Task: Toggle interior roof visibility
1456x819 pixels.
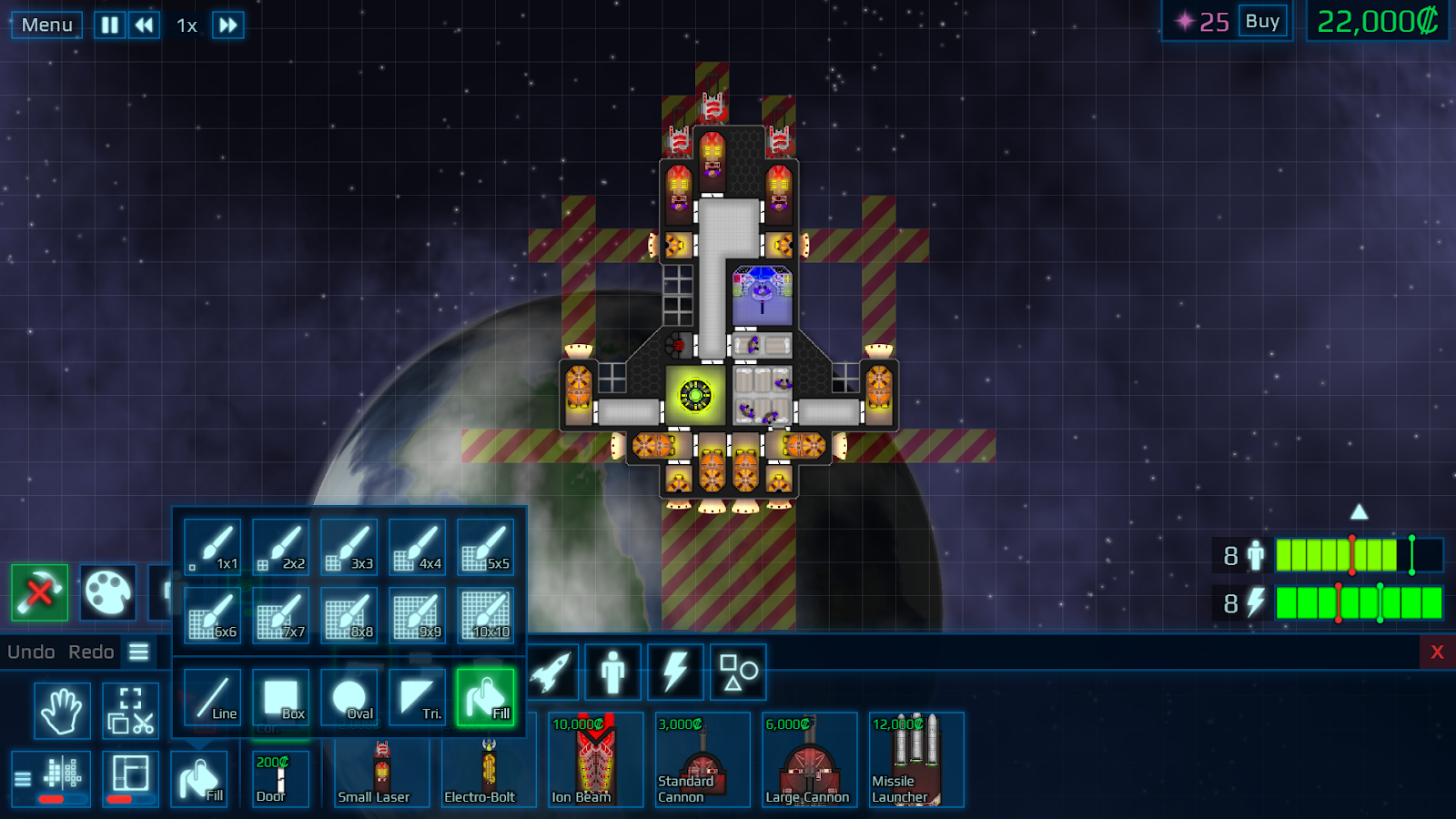Action: pos(130,778)
